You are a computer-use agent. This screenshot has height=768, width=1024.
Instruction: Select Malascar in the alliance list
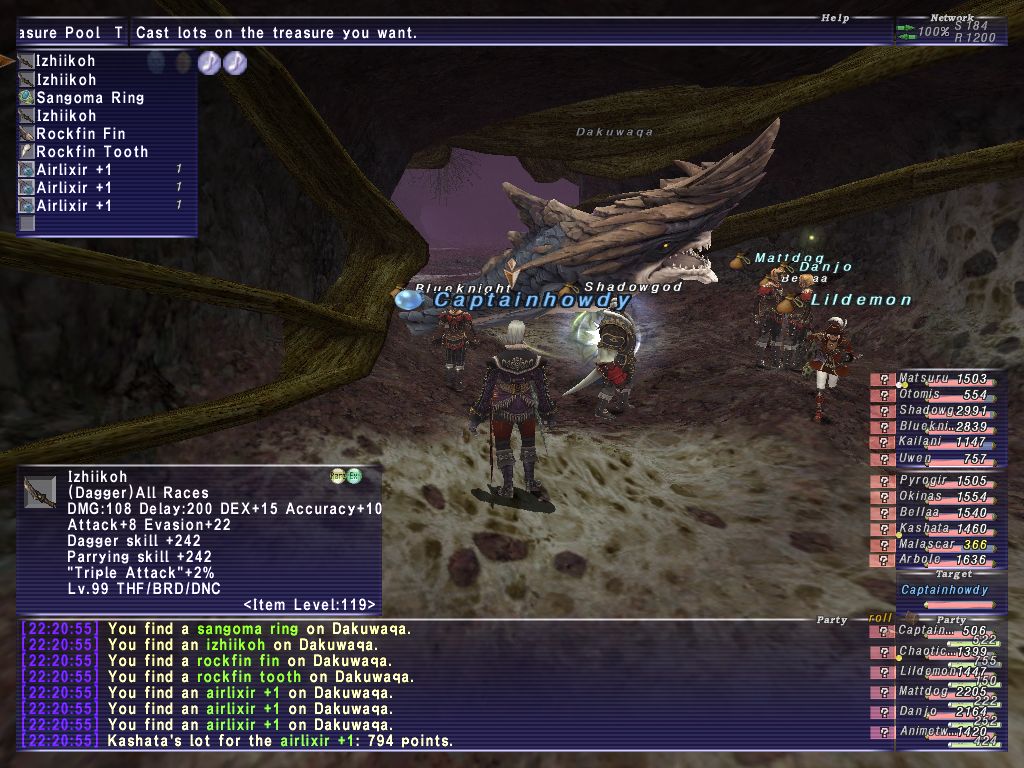pos(929,544)
